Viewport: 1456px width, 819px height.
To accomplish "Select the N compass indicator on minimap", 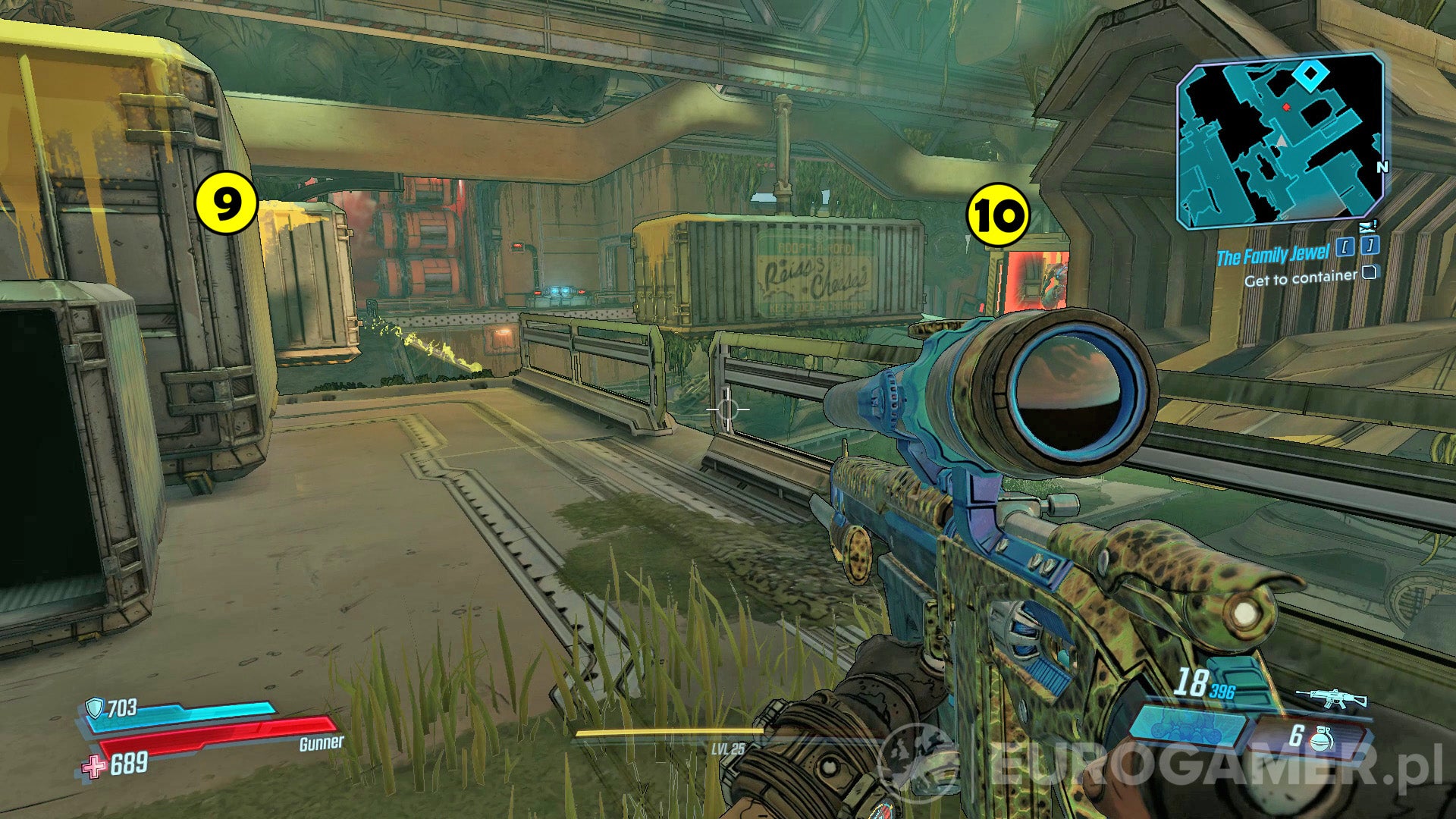I will click(x=1382, y=167).
